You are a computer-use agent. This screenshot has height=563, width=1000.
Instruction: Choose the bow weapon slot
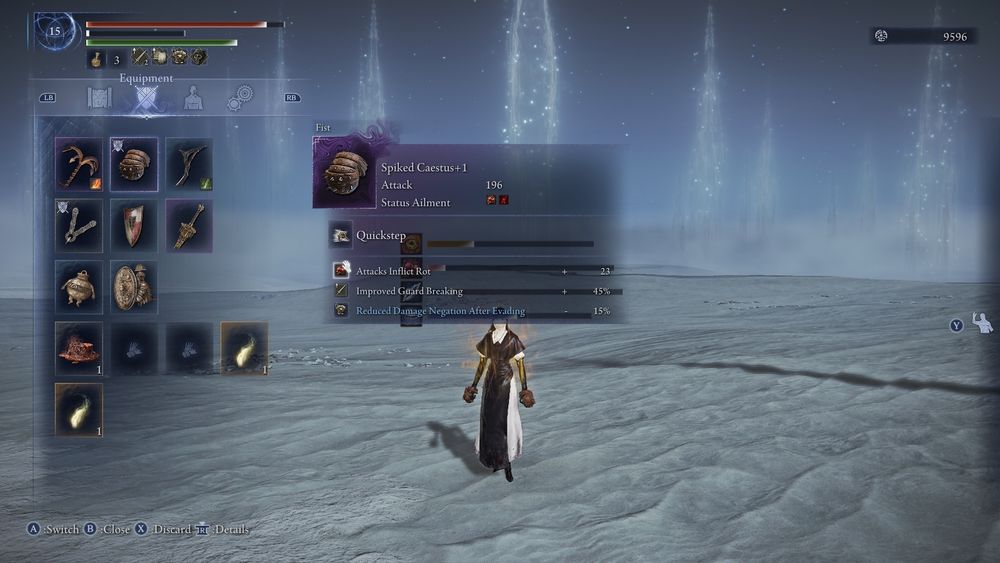[x=188, y=163]
